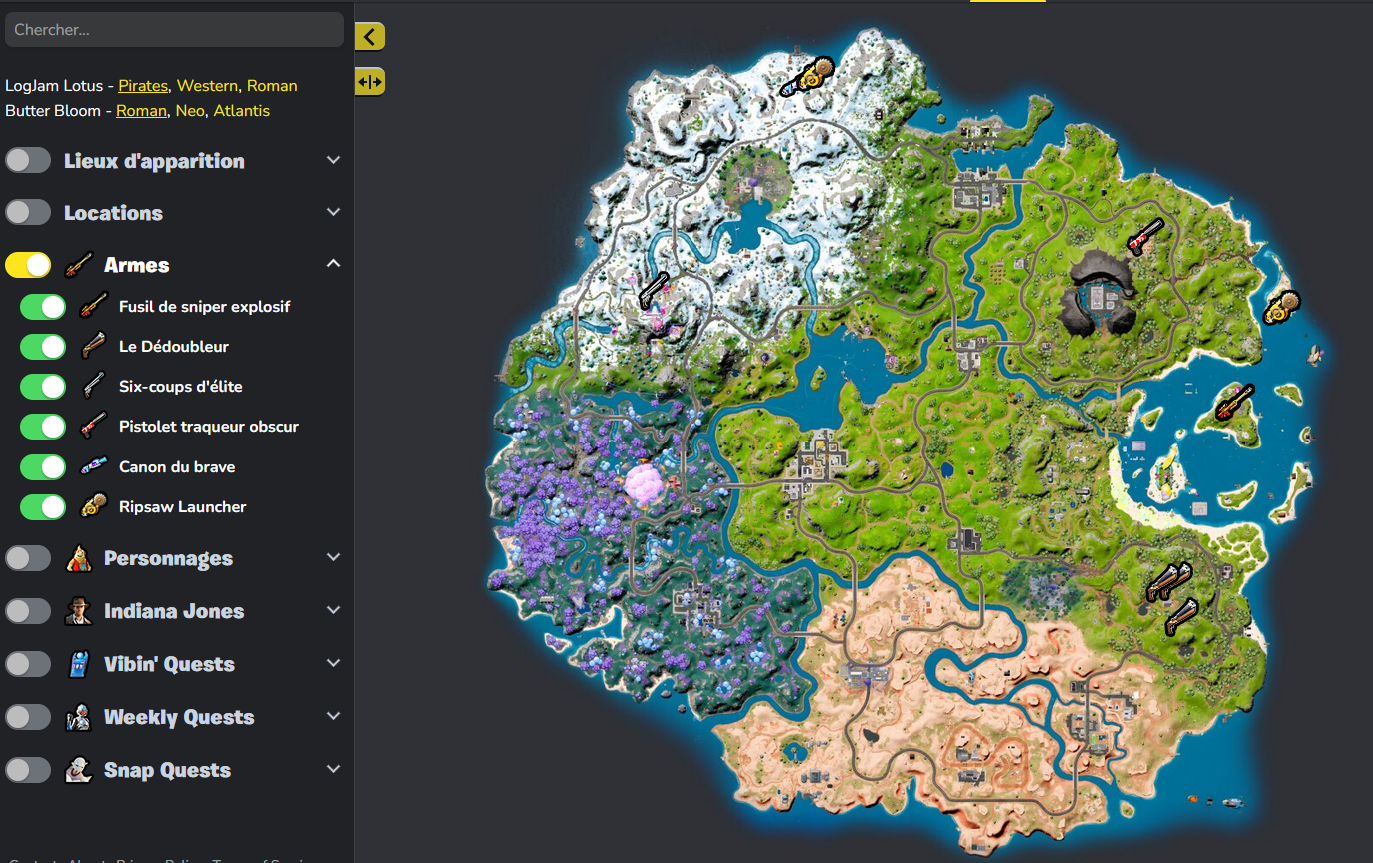Screen dimensions: 1373x863
Task: Disable the Armes master toggle
Action: pyautogui.click(x=28, y=265)
